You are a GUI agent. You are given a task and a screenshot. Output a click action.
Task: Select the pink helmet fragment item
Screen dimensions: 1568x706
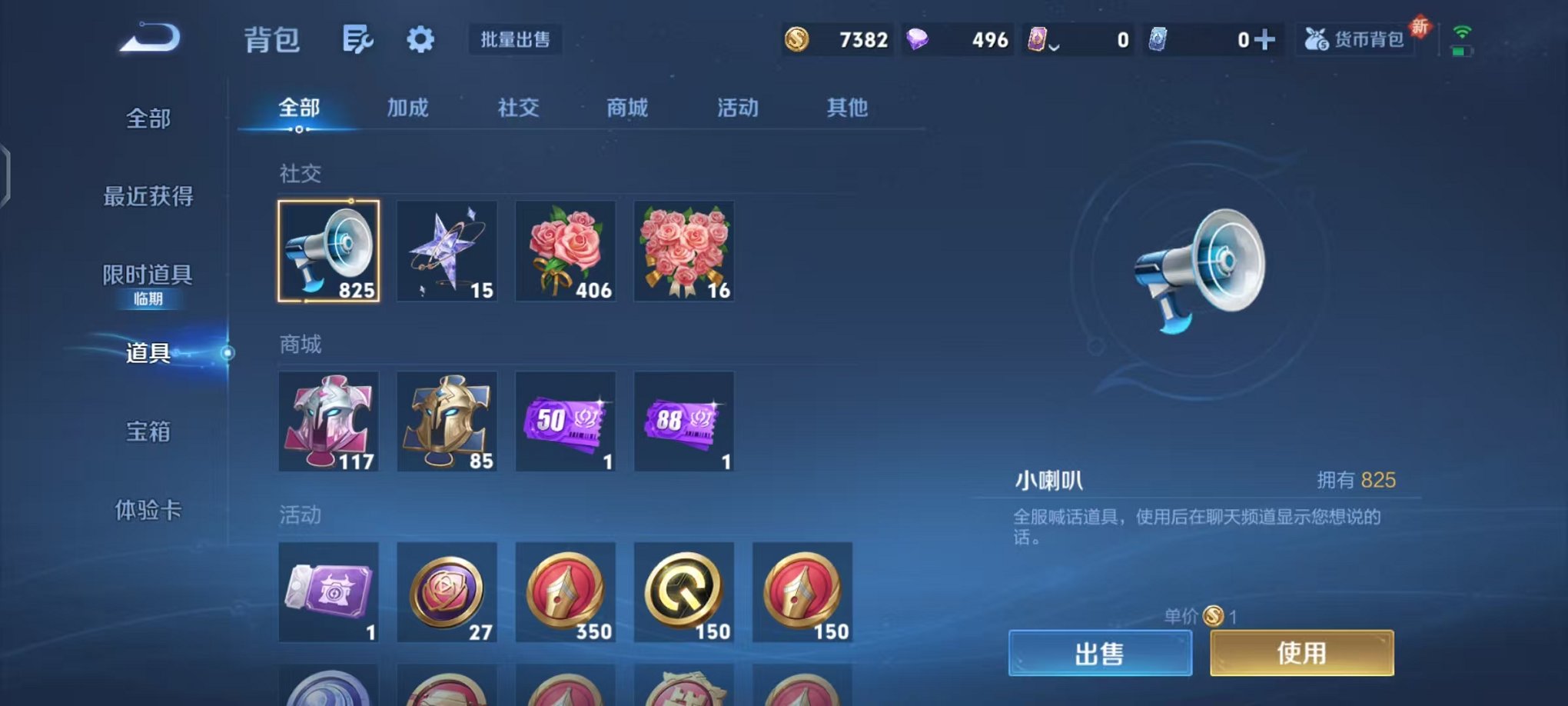point(329,421)
